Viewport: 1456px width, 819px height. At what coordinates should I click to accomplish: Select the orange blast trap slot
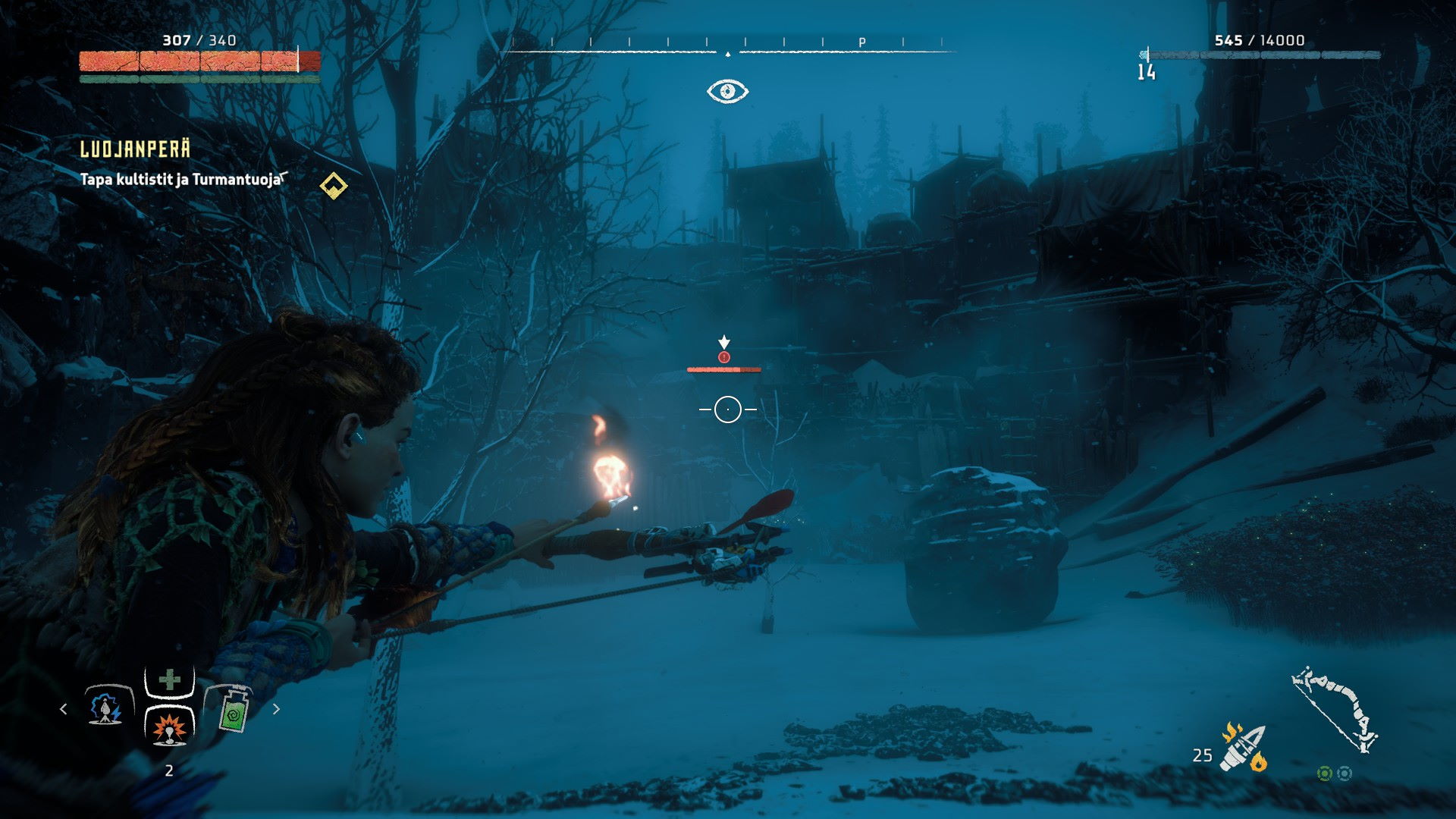coord(169,728)
